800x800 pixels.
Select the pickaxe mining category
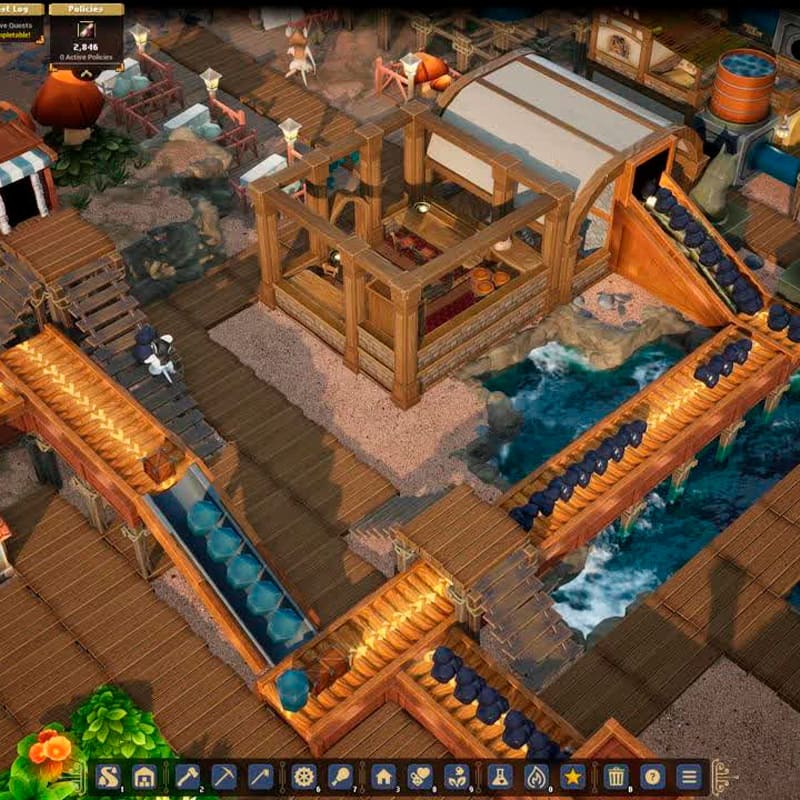(x=224, y=776)
